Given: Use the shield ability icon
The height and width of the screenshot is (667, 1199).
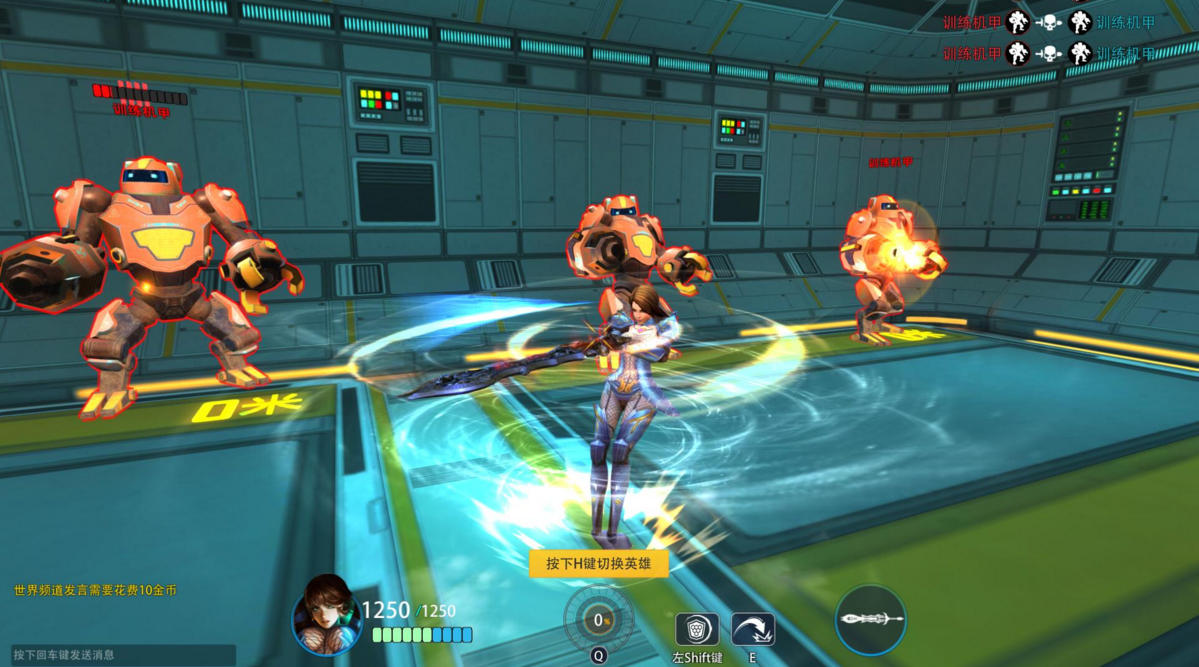Looking at the screenshot, I should [x=697, y=630].
